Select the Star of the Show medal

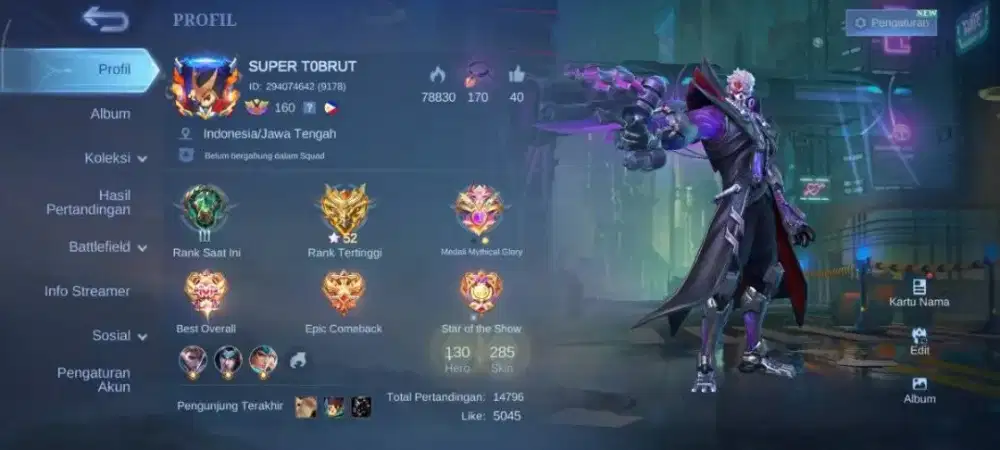[480, 292]
